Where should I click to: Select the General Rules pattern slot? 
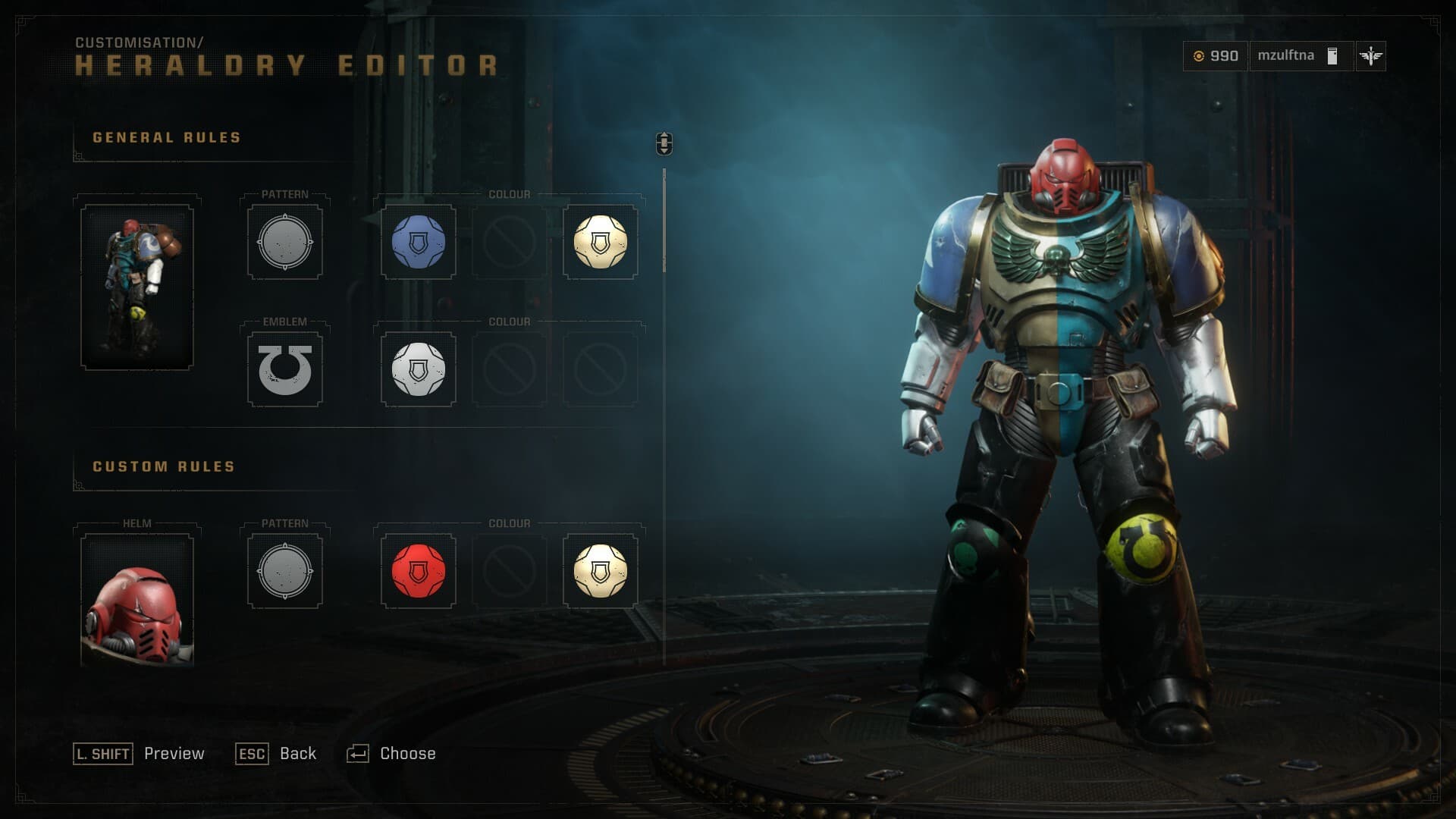[x=285, y=243]
